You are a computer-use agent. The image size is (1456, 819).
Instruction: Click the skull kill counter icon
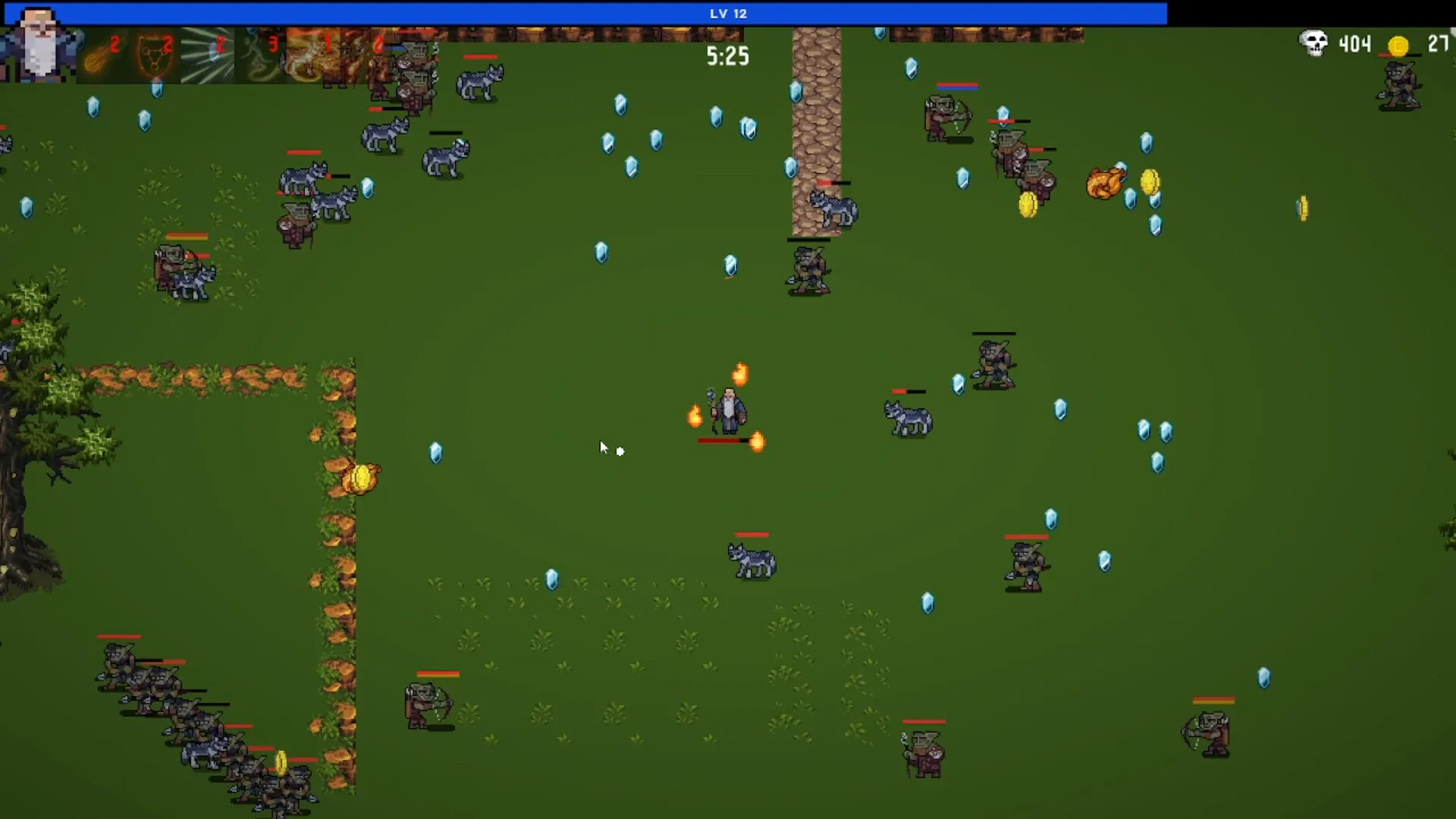pyautogui.click(x=1313, y=44)
